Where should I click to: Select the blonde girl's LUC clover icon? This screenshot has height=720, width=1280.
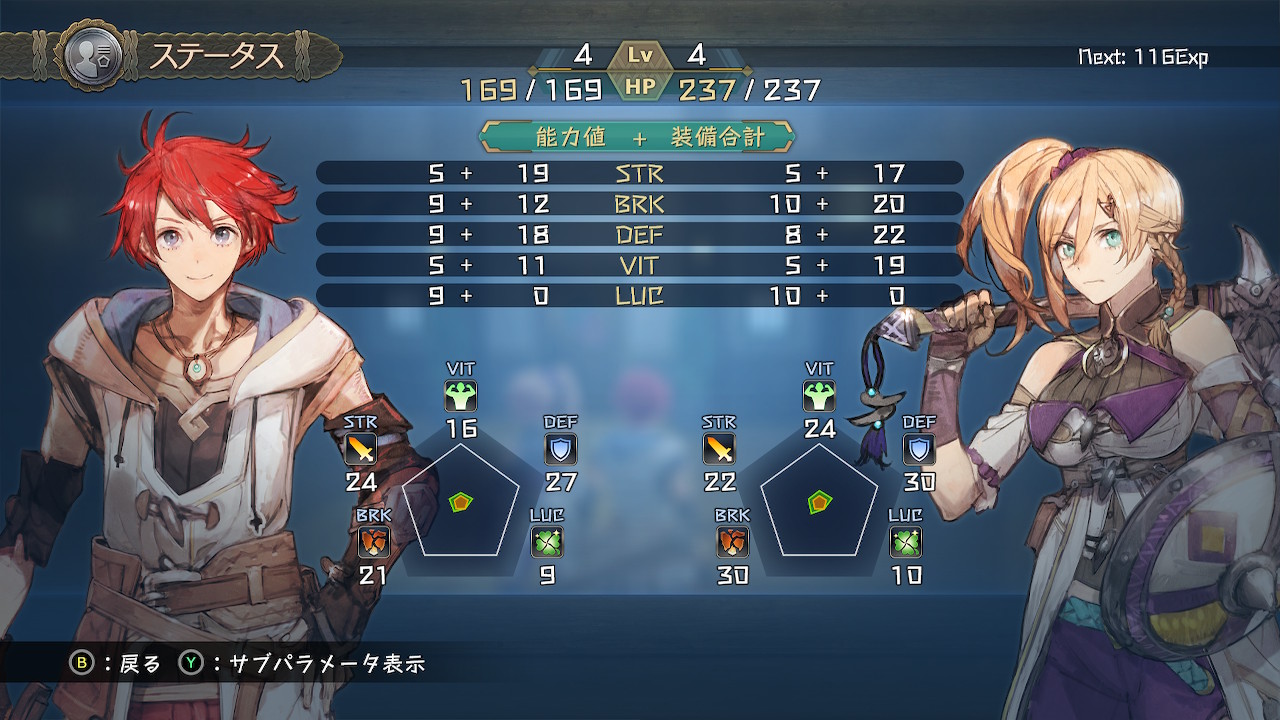[905, 542]
